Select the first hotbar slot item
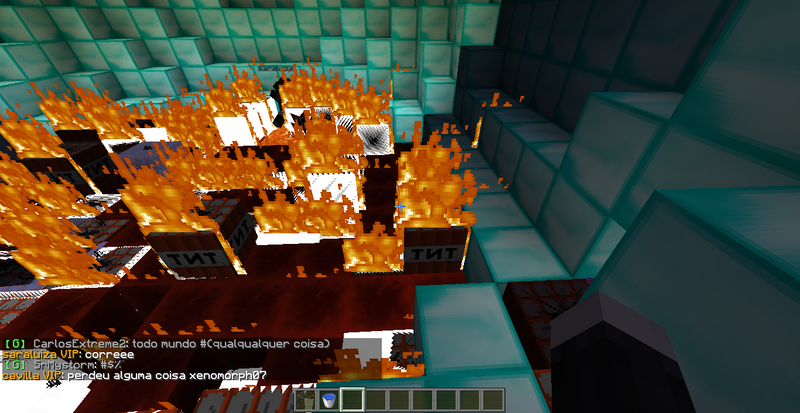 [305, 401]
